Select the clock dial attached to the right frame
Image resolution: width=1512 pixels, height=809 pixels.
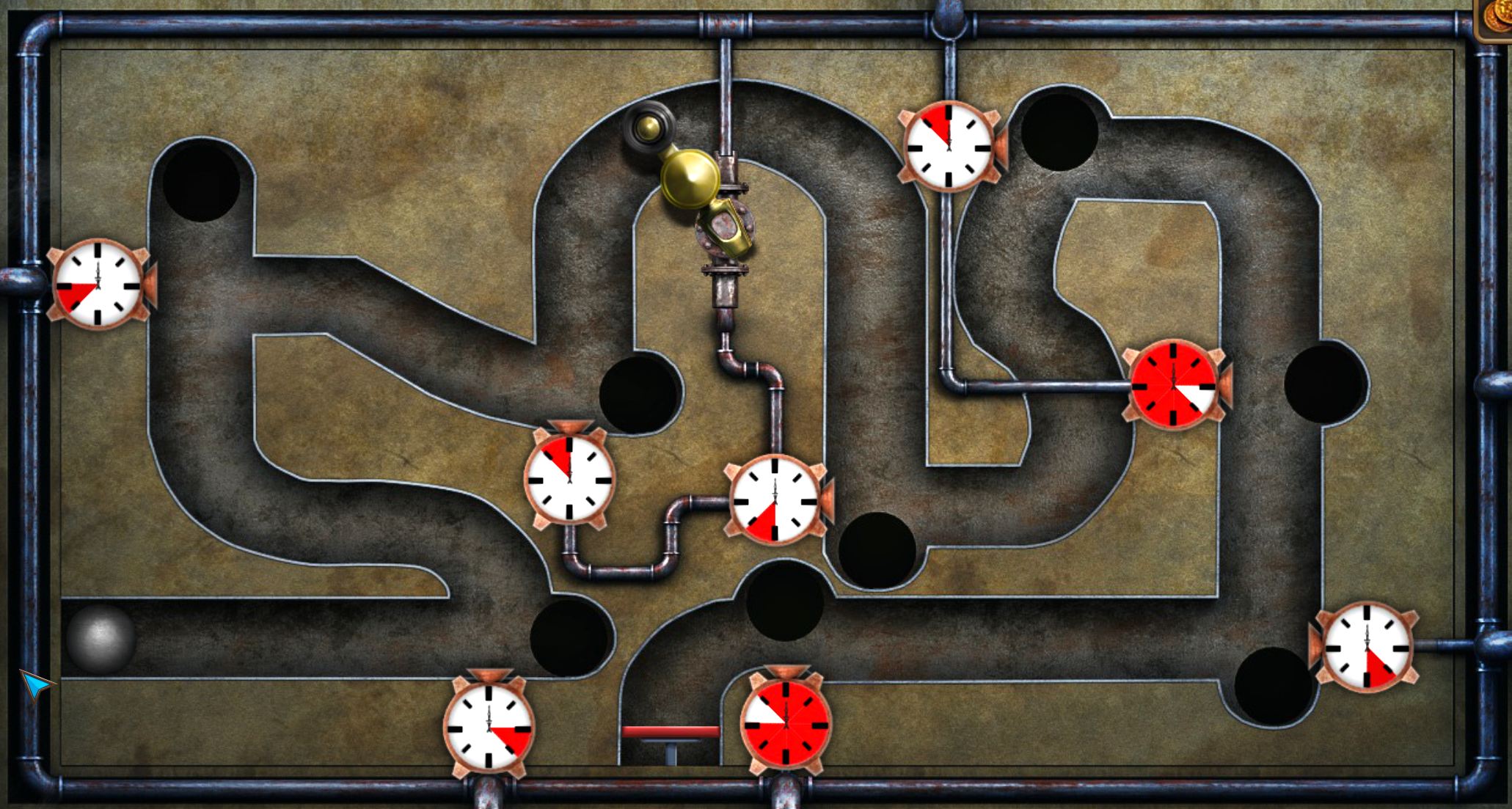1367,647
